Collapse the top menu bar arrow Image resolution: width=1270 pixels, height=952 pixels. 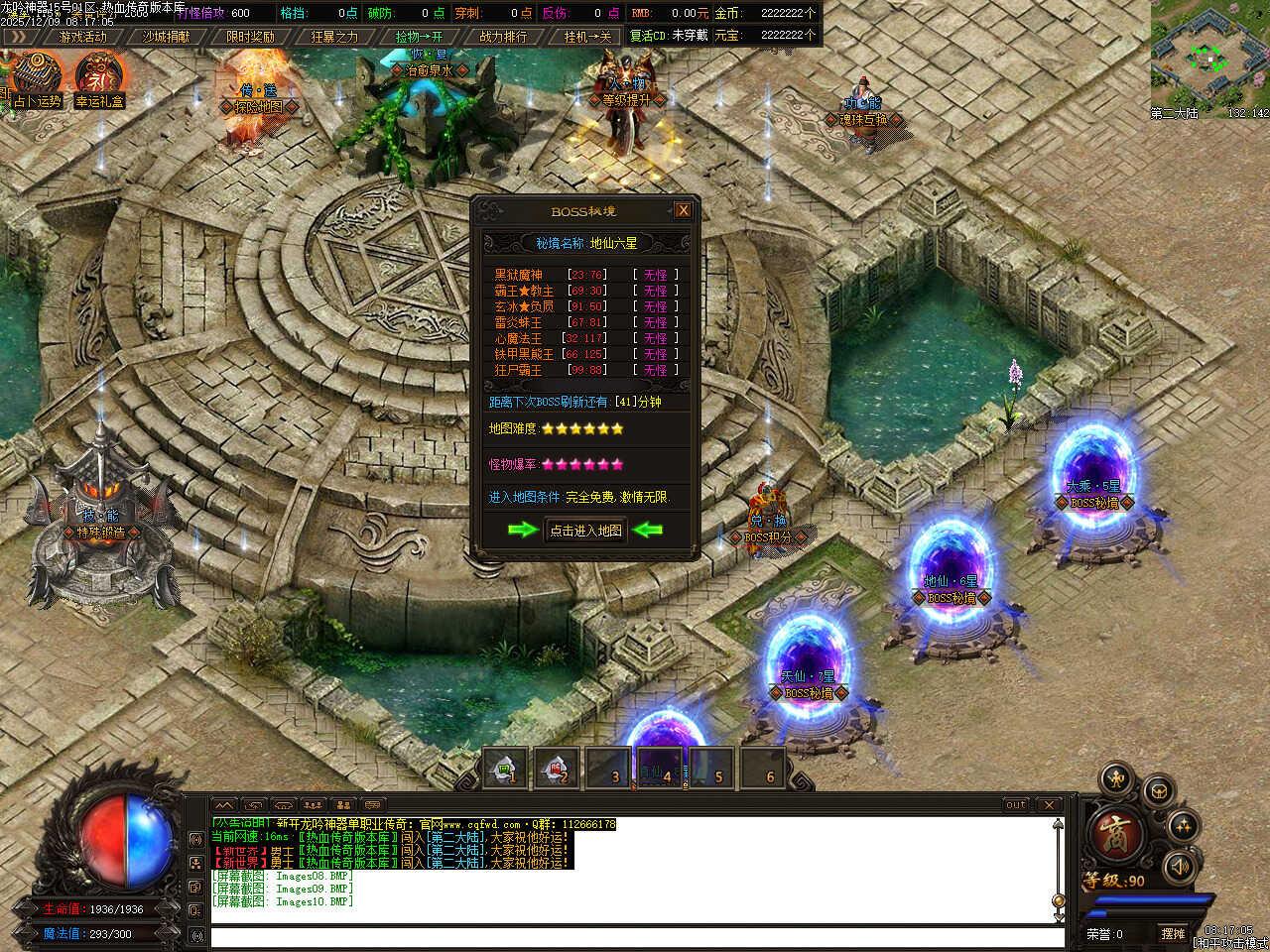point(17,37)
